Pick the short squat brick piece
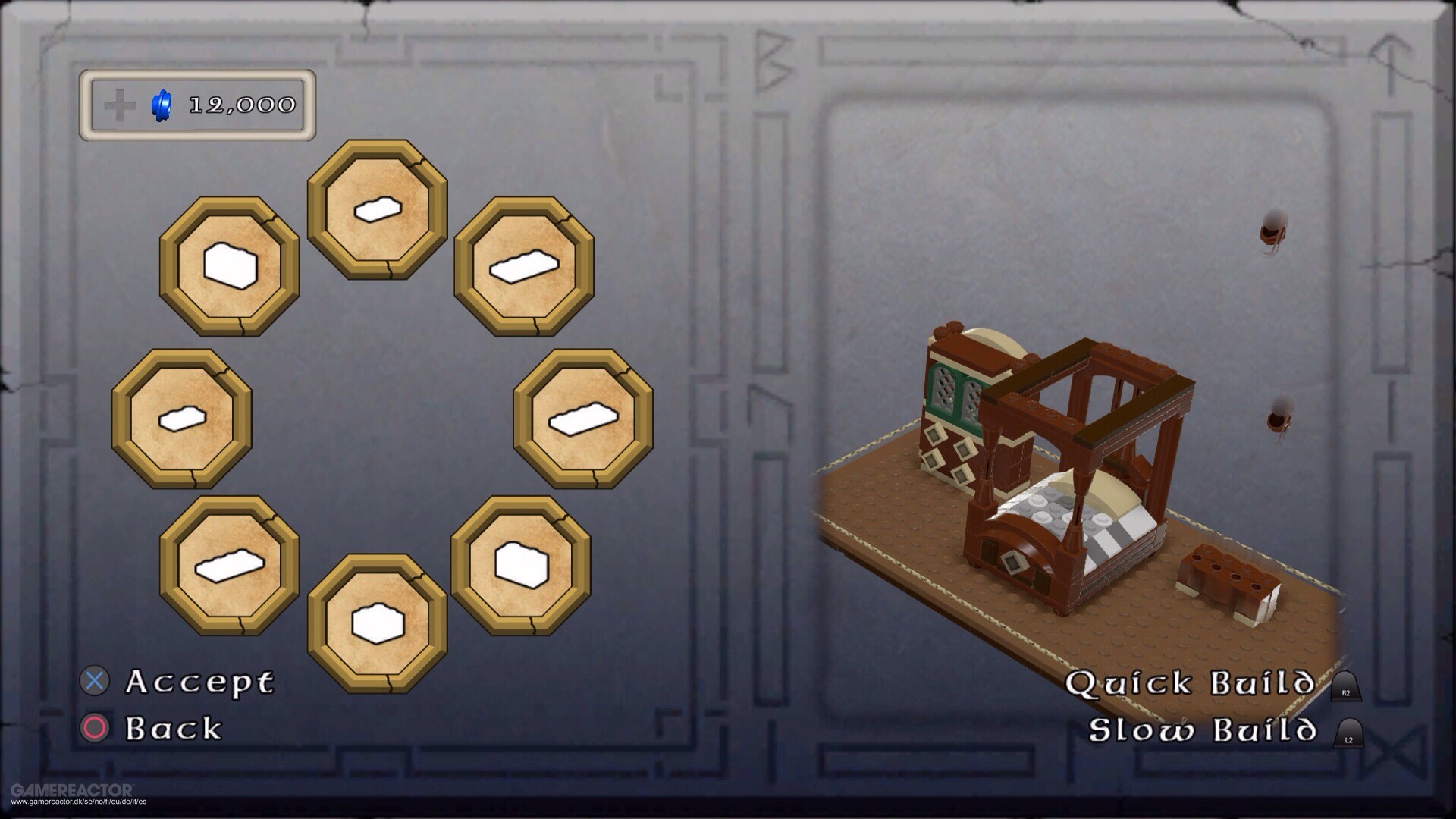 377,623
